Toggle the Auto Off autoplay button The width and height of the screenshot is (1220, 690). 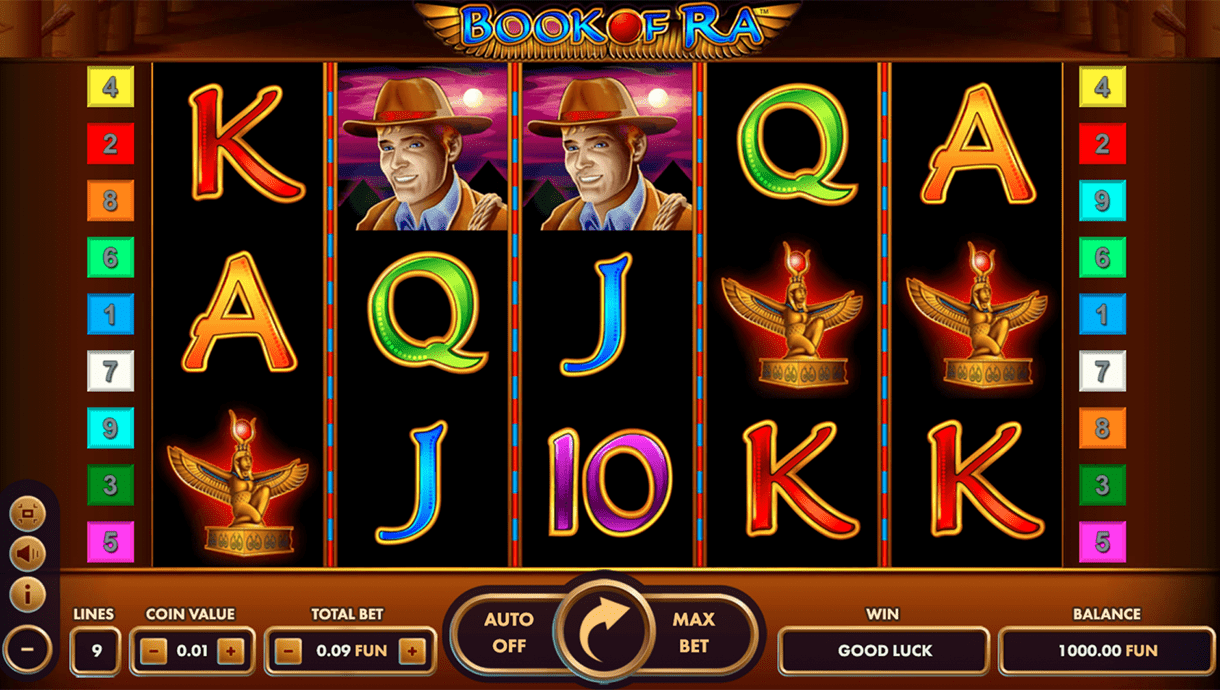coord(508,633)
